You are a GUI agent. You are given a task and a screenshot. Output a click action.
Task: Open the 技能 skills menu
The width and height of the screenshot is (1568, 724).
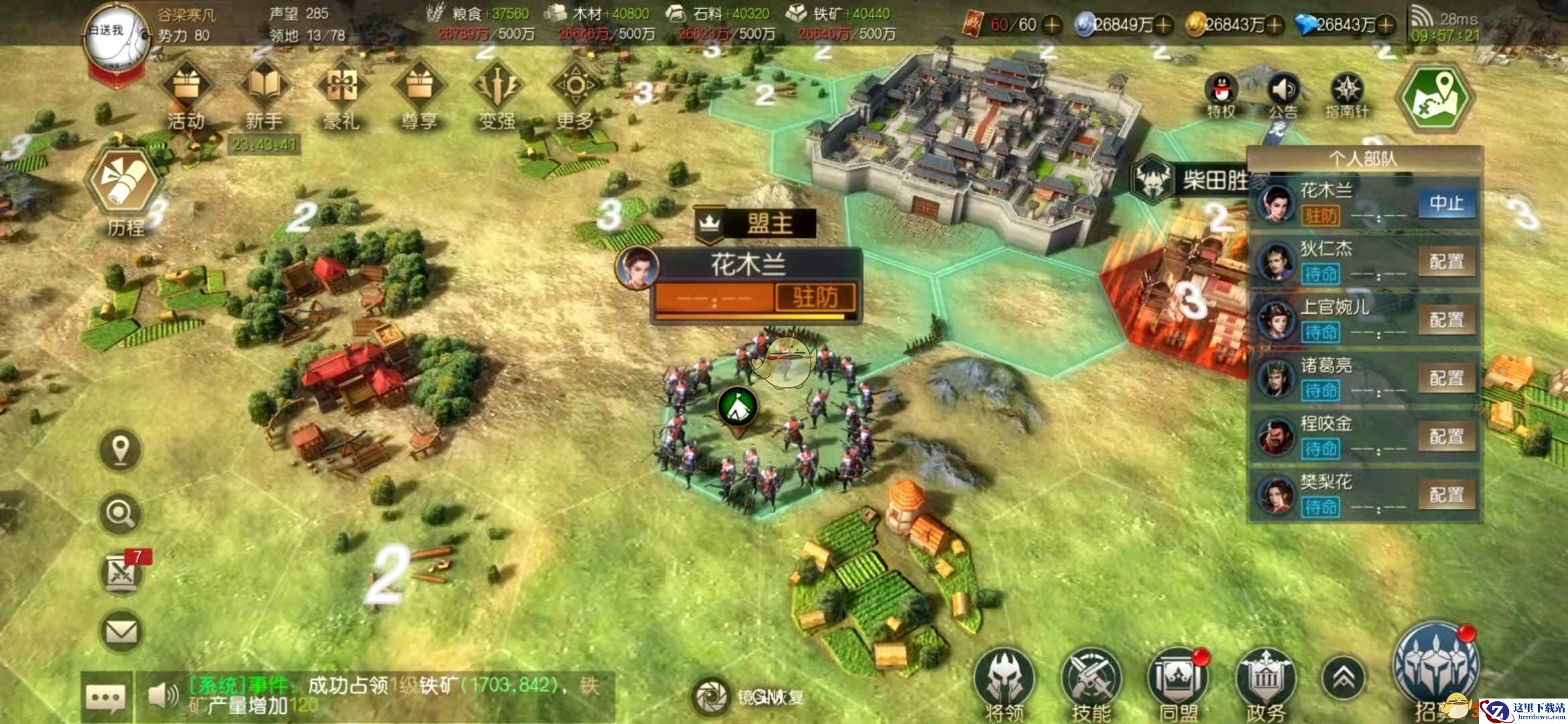pos(1091,680)
